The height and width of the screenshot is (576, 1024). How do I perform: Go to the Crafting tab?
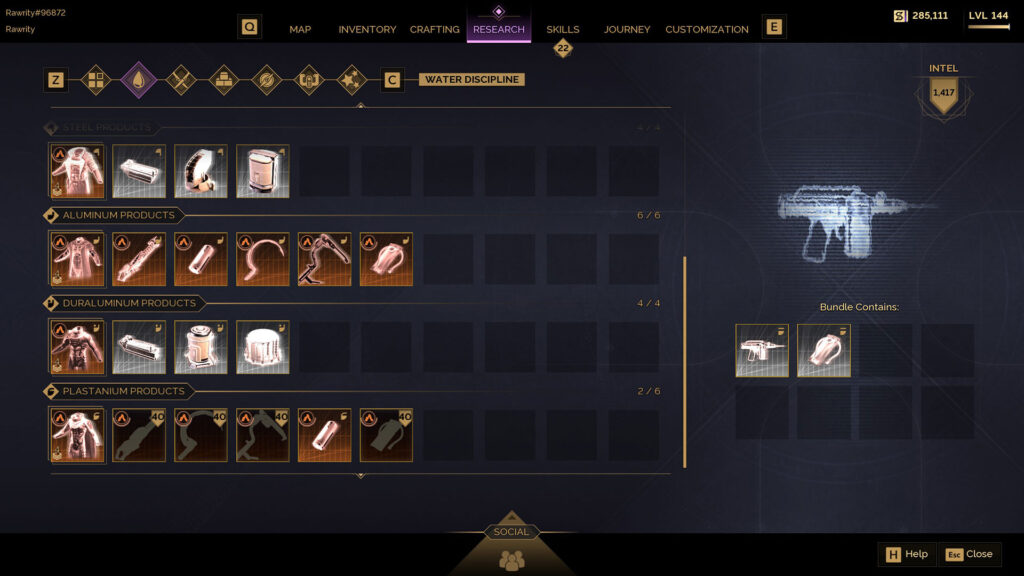pos(434,29)
